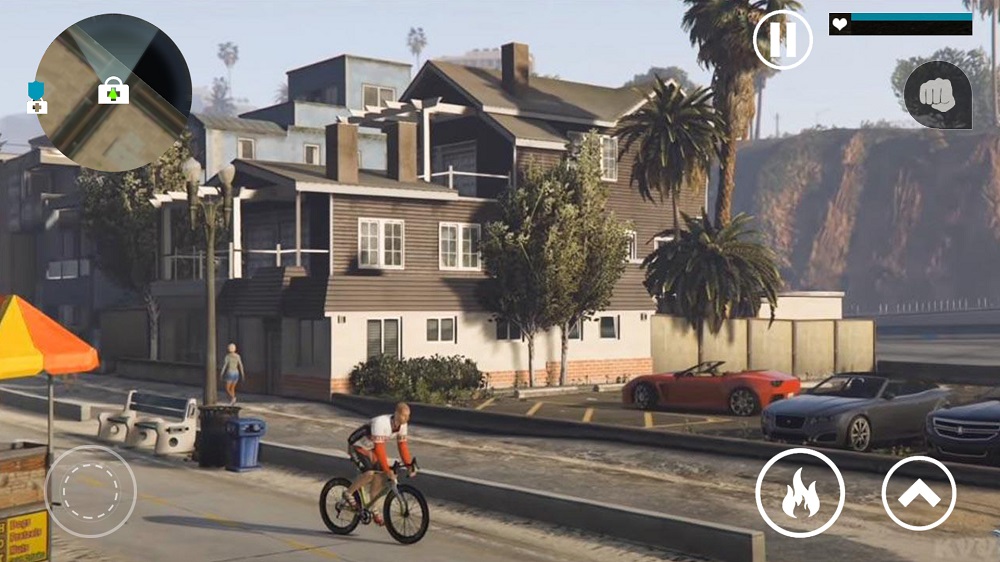Pause the game

(x=782, y=40)
